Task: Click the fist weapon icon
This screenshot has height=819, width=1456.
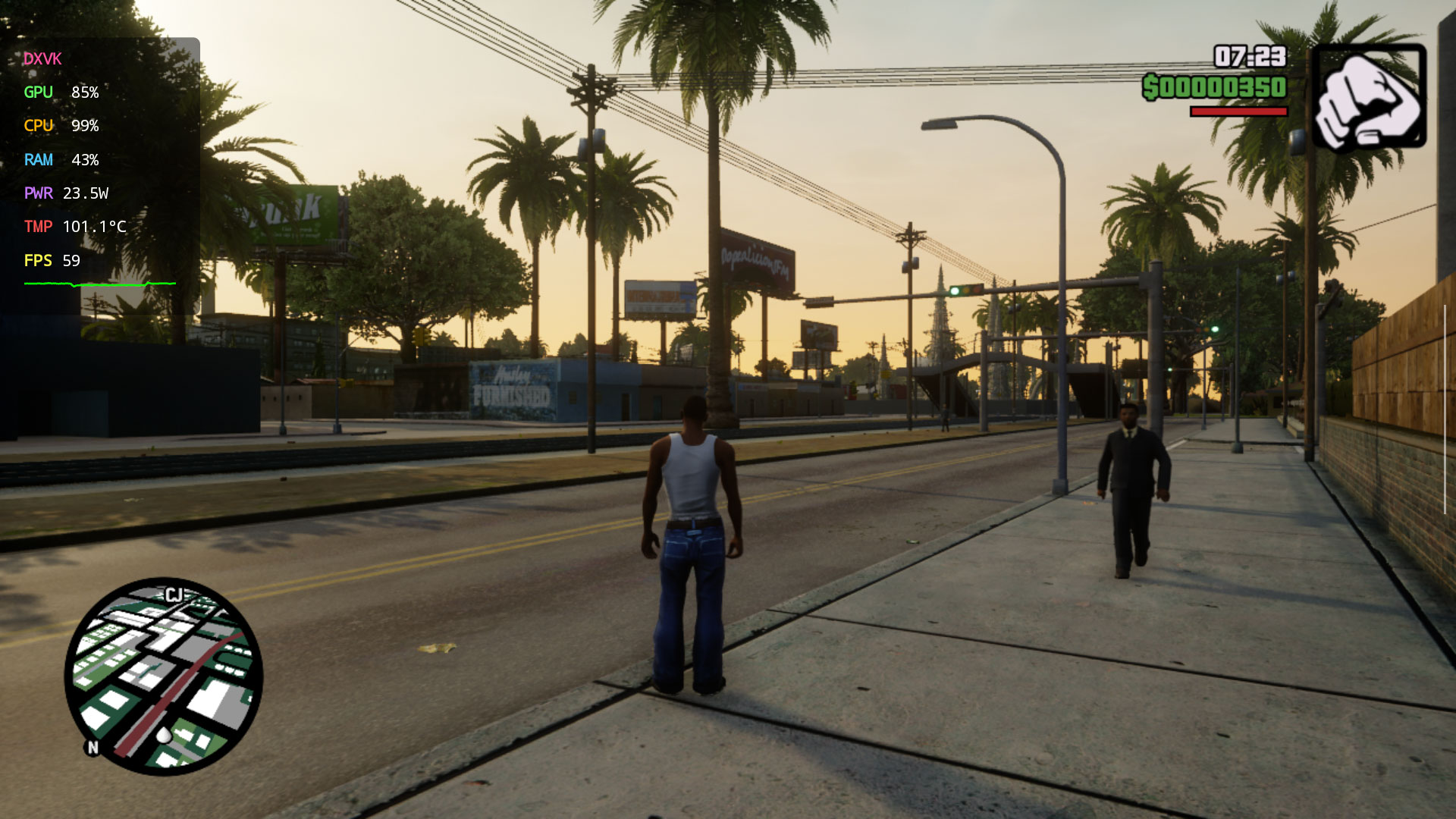Action: [x=1369, y=99]
